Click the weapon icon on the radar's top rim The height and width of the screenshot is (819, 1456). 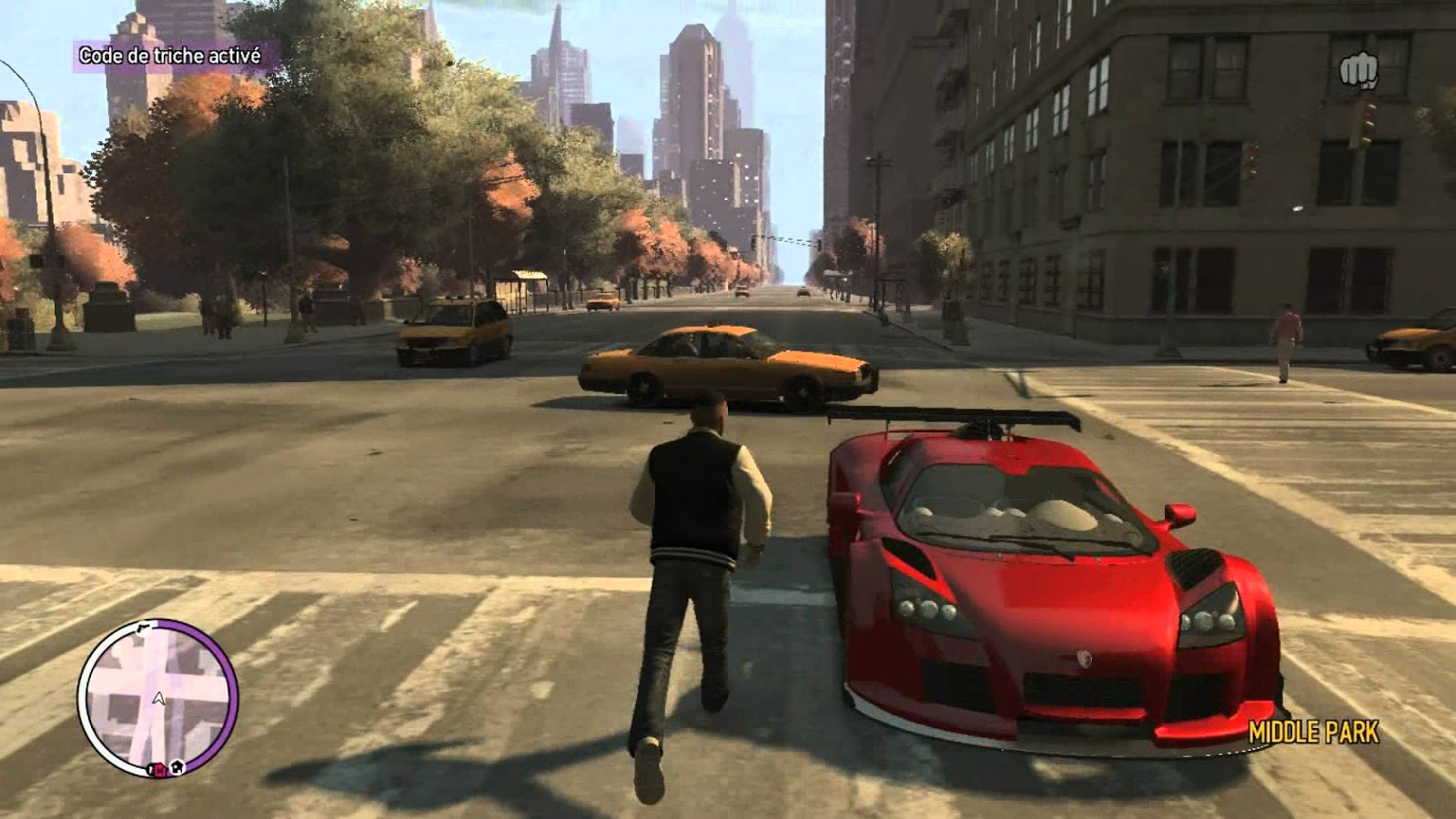pyautogui.click(x=143, y=629)
